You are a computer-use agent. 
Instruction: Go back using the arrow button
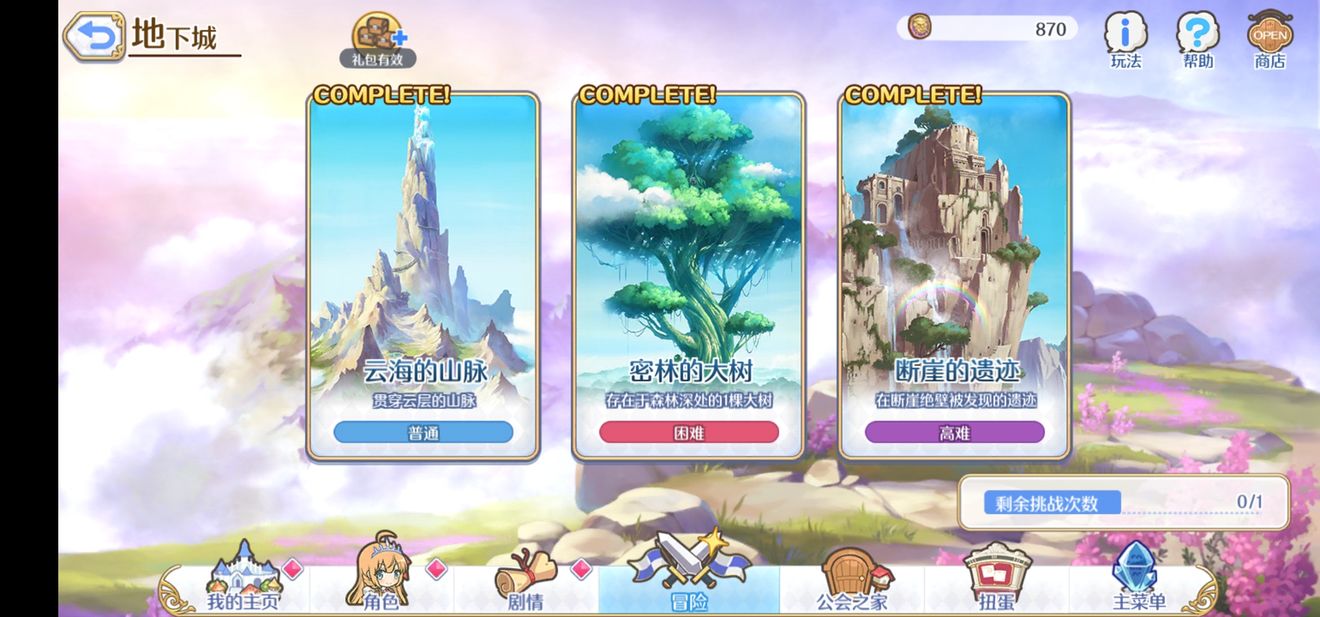95,37
